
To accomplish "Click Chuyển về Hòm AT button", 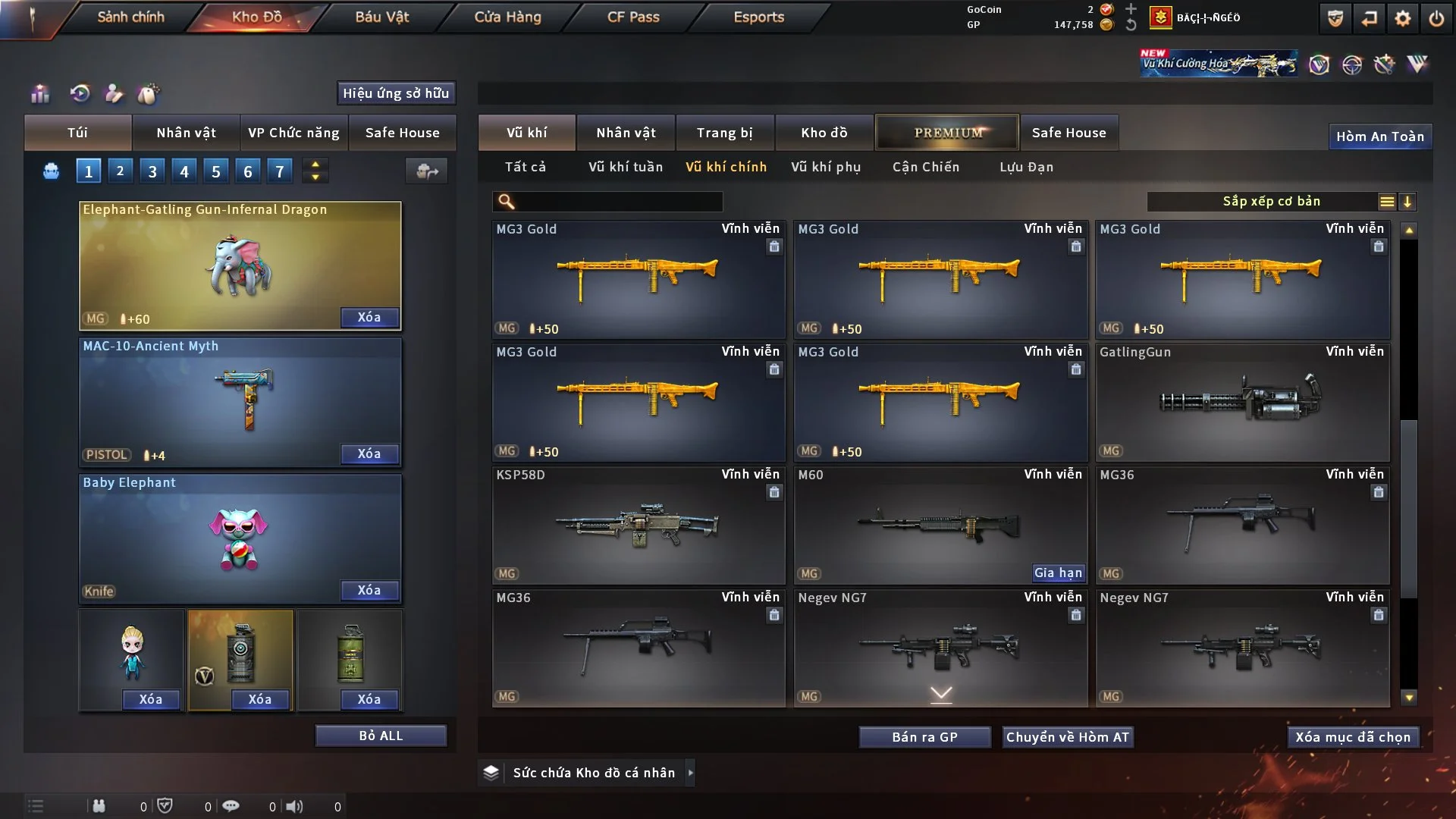I will click(x=1068, y=737).
